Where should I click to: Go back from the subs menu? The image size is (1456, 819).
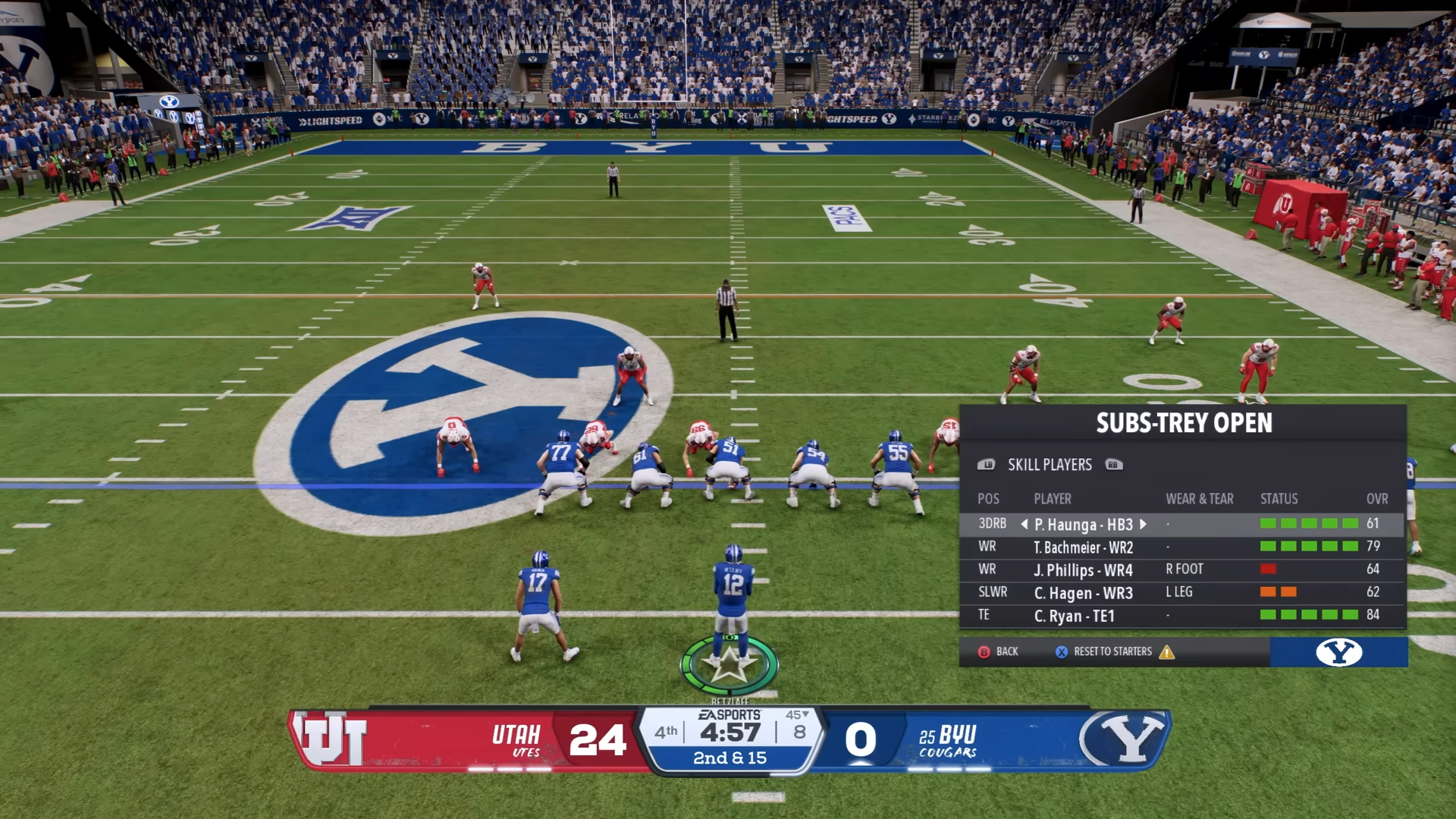[x=998, y=651]
